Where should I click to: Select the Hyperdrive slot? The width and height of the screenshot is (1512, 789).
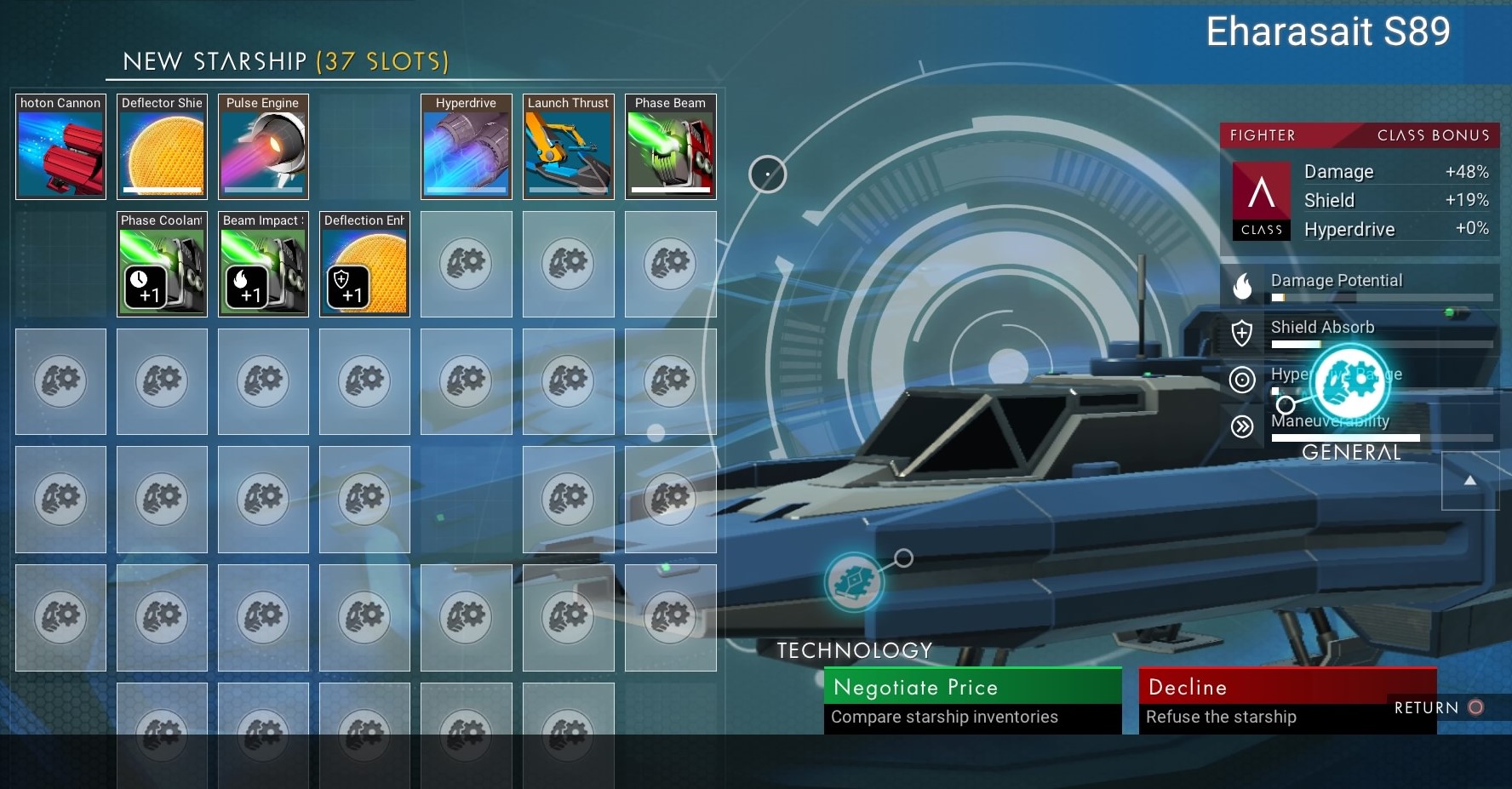pyautogui.click(x=466, y=146)
